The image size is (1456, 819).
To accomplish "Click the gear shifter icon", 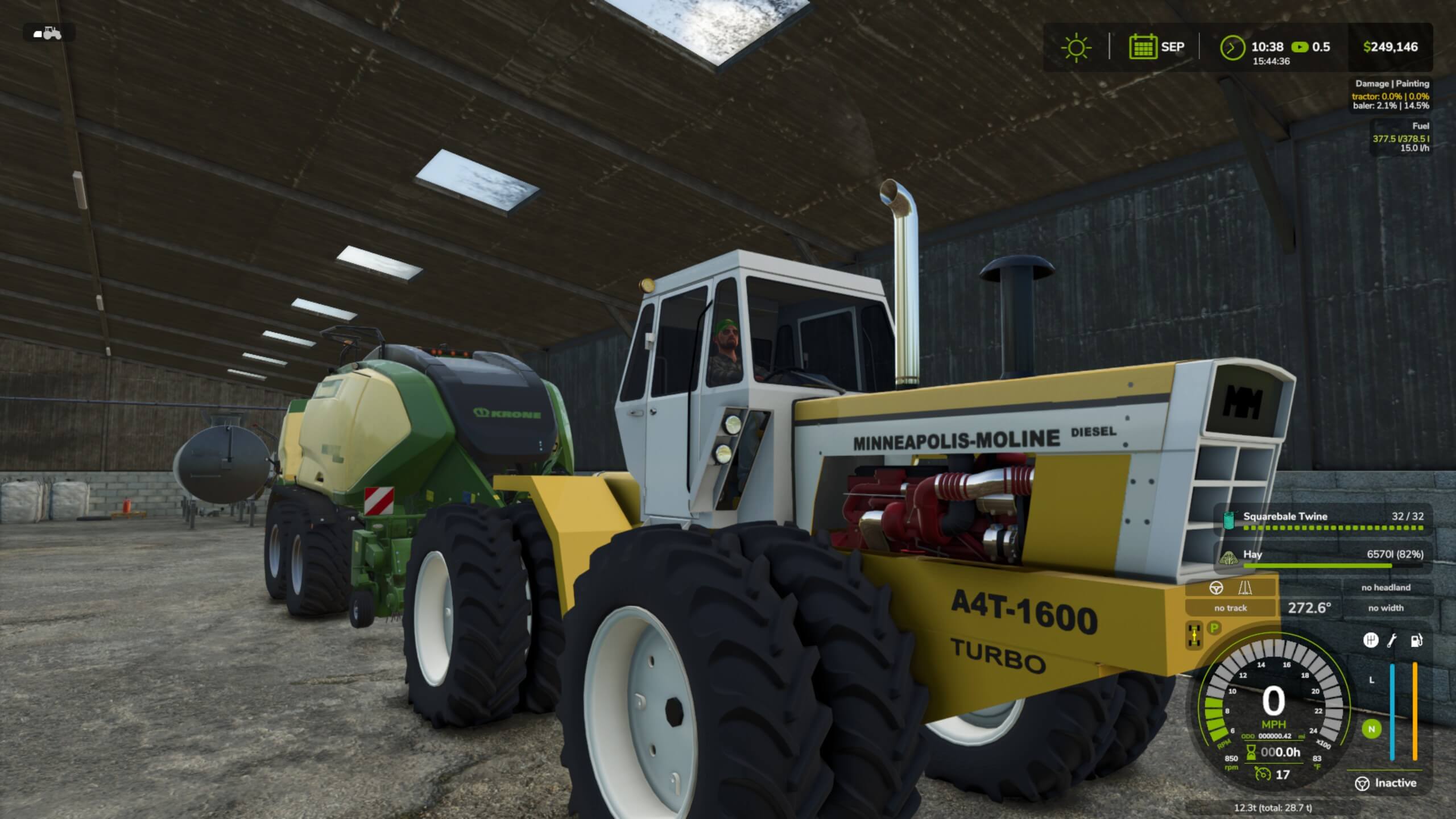I will click(x=1371, y=640).
